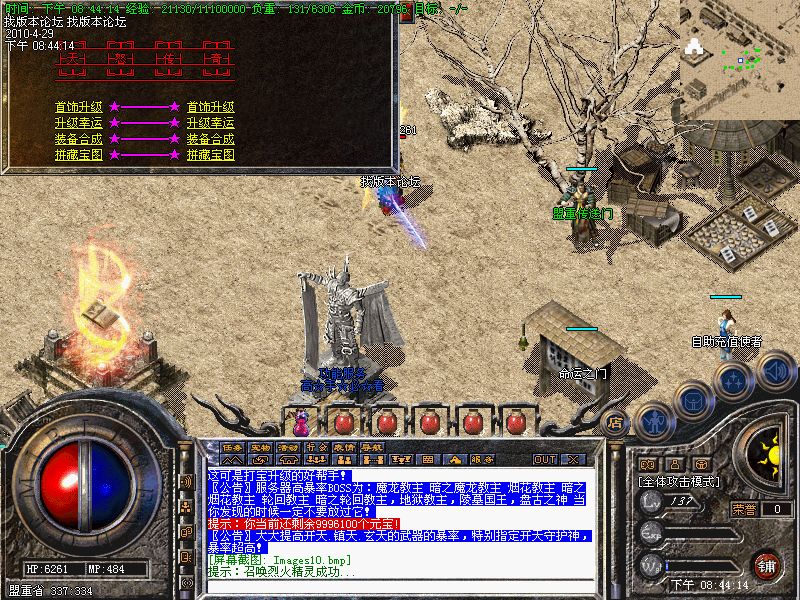Open the sparkle skills round button

pyautogui.click(x=735, y=380)
